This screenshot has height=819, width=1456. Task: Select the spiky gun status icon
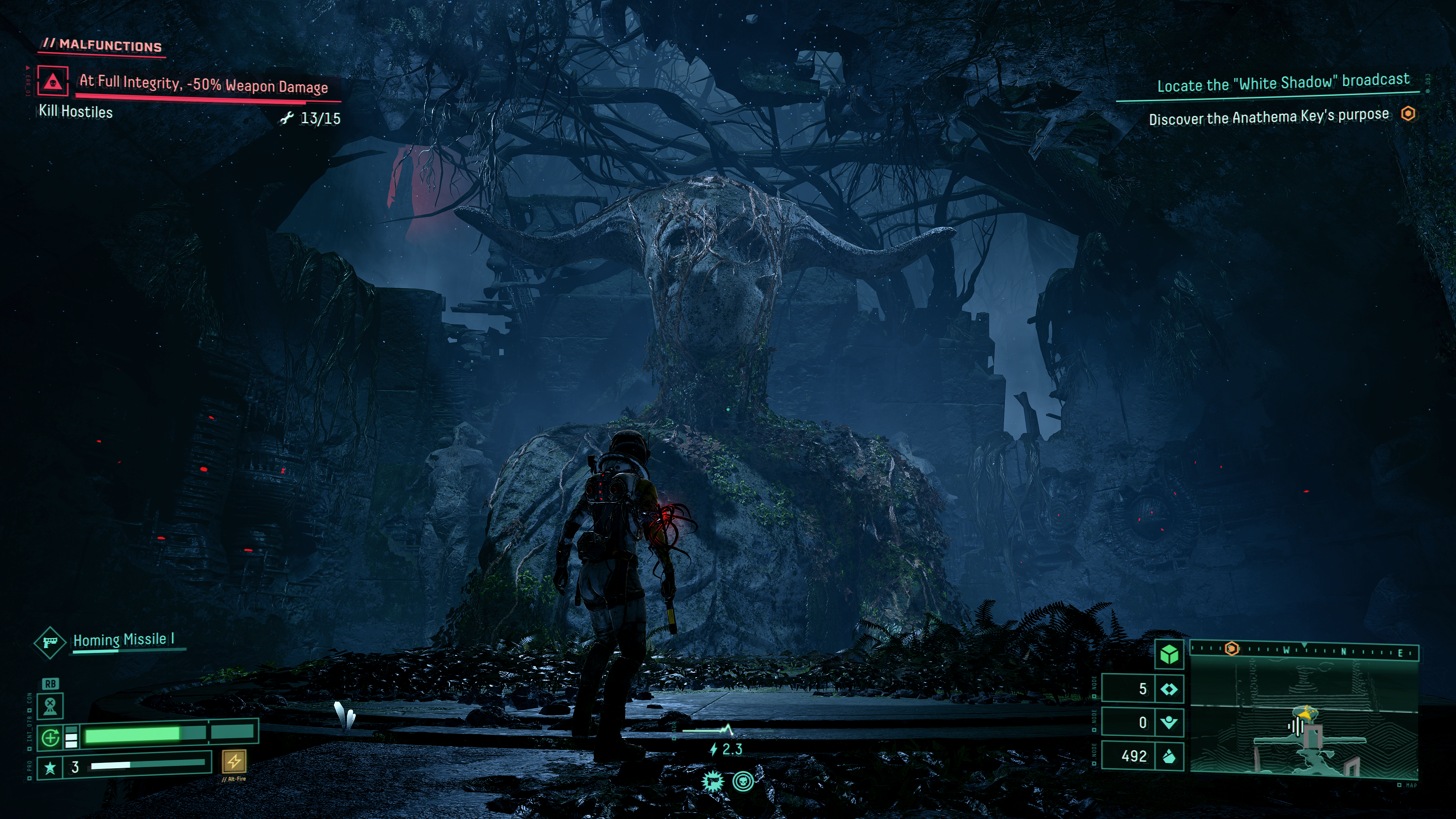(713, 781)
